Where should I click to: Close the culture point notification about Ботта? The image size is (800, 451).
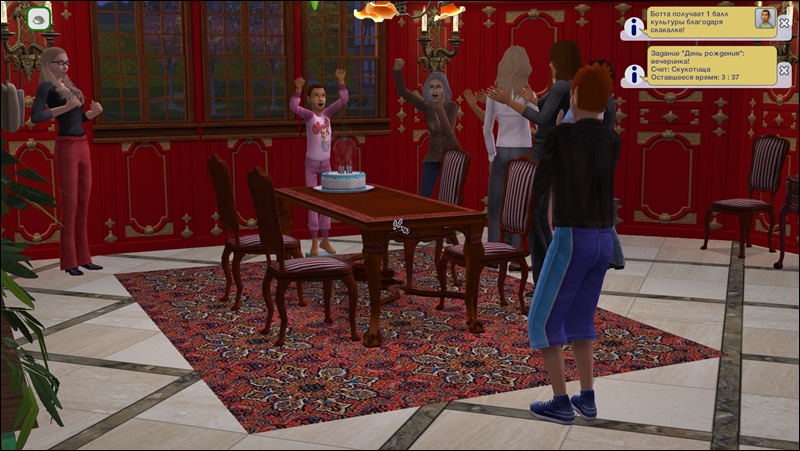pos(785,22)
